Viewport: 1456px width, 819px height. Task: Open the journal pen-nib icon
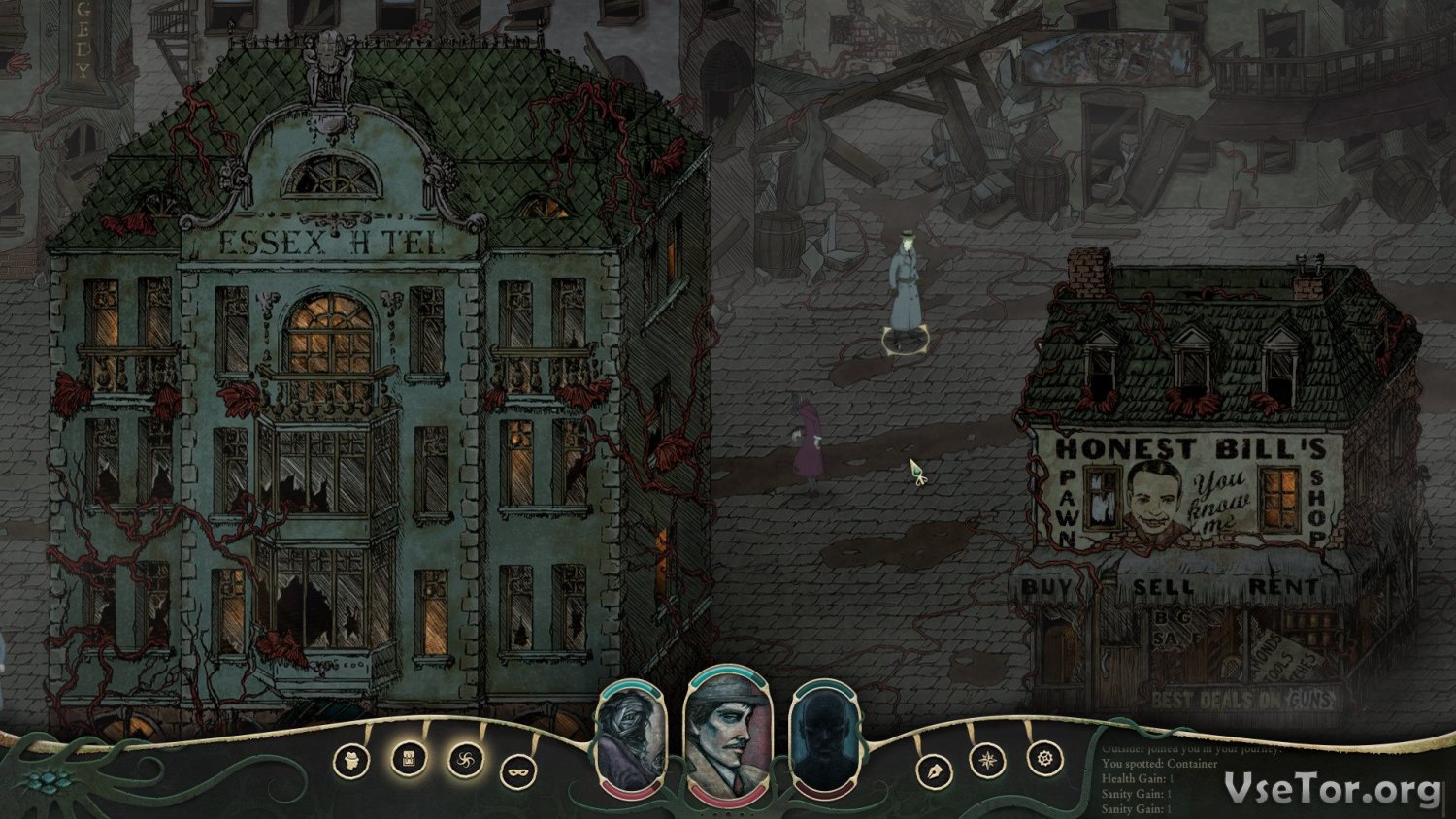[934, 771]
